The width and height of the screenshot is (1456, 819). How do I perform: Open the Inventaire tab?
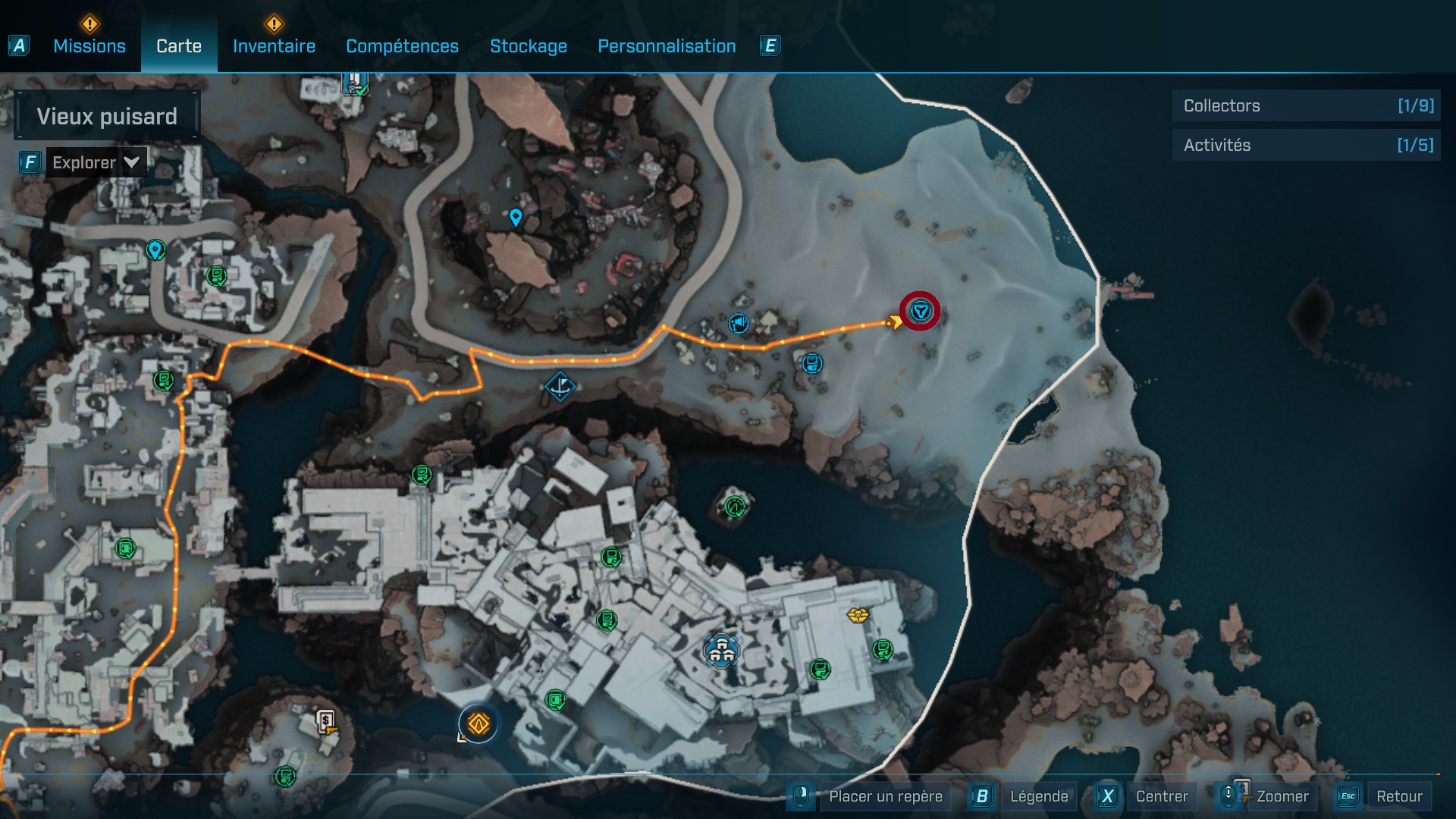[x=274, y=46]
